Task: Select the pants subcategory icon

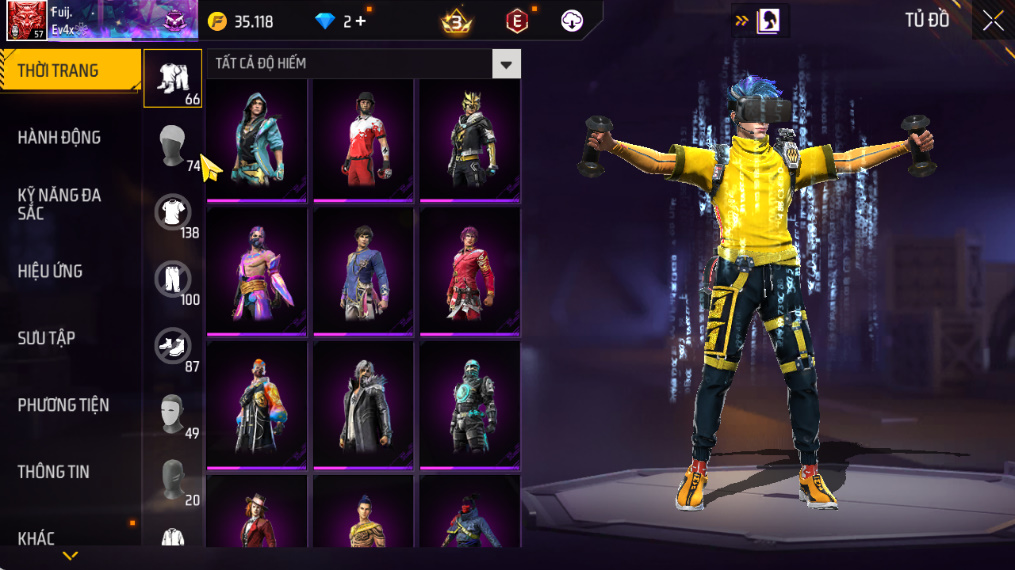Action: 172,279
